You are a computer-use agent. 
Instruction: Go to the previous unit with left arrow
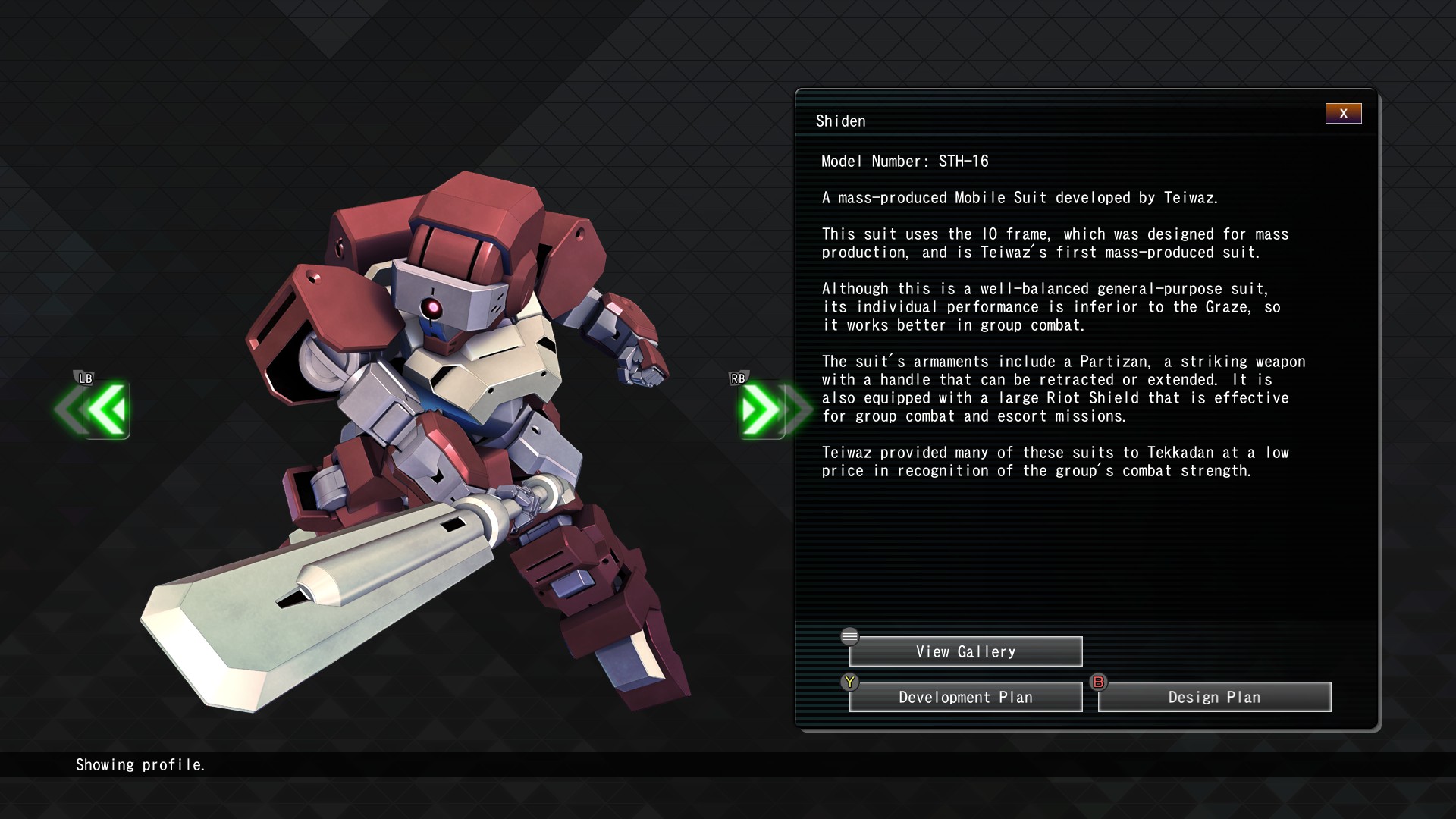tap(105, 409)
